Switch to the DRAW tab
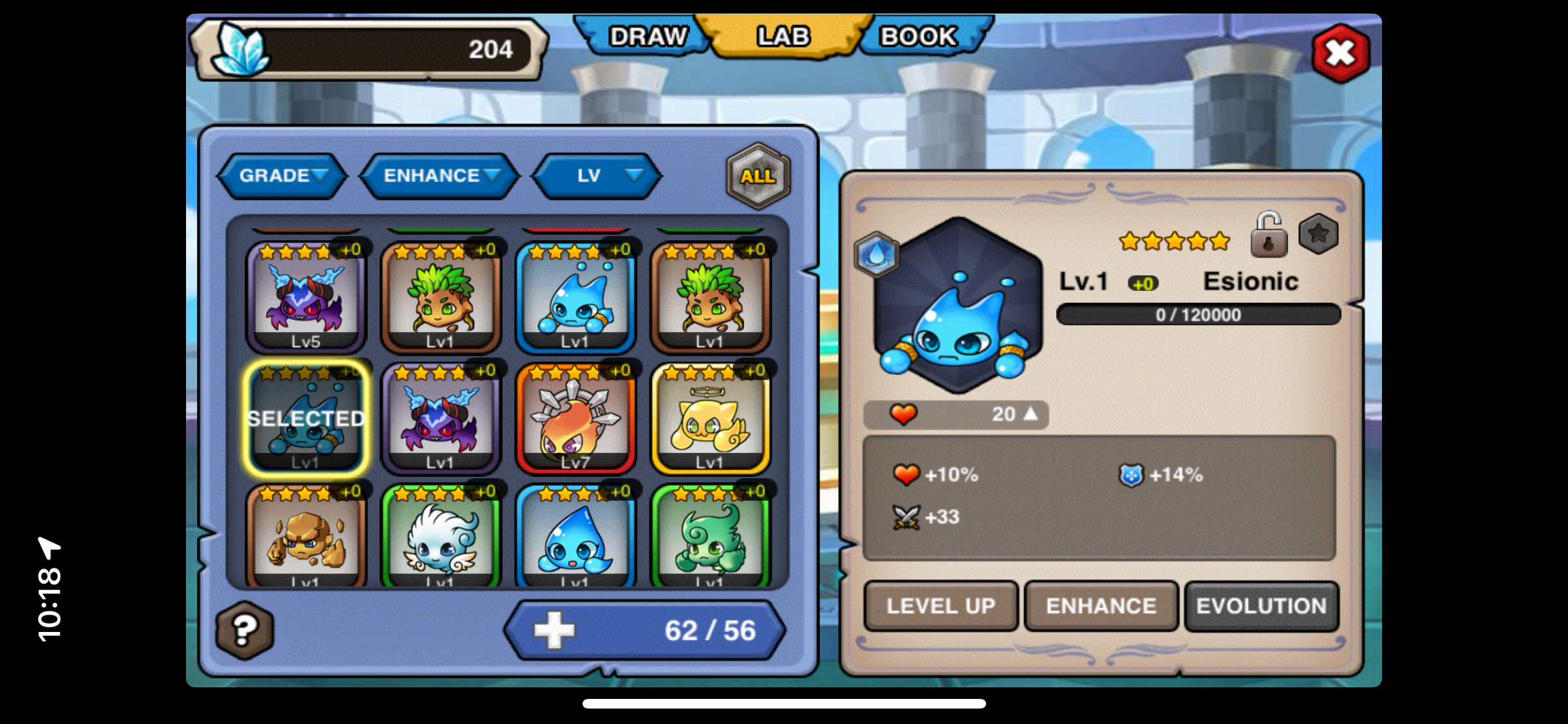This screenshot has height=724, width=1568. 647,37
